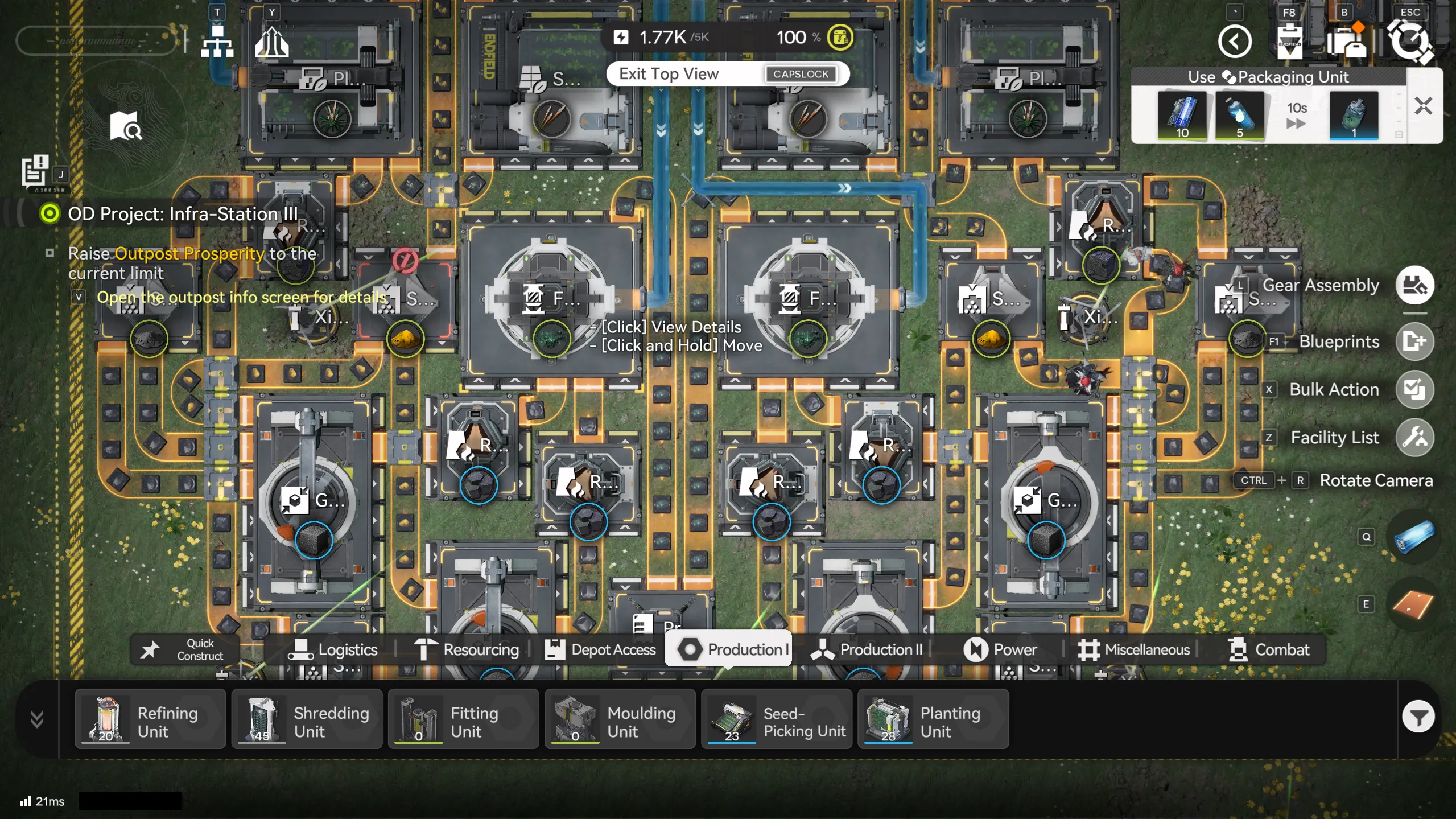Screen dimensions: 1456x819
Task: Open the Blueprints menu
Action: pyautogui.click(x=1414, y=341)
